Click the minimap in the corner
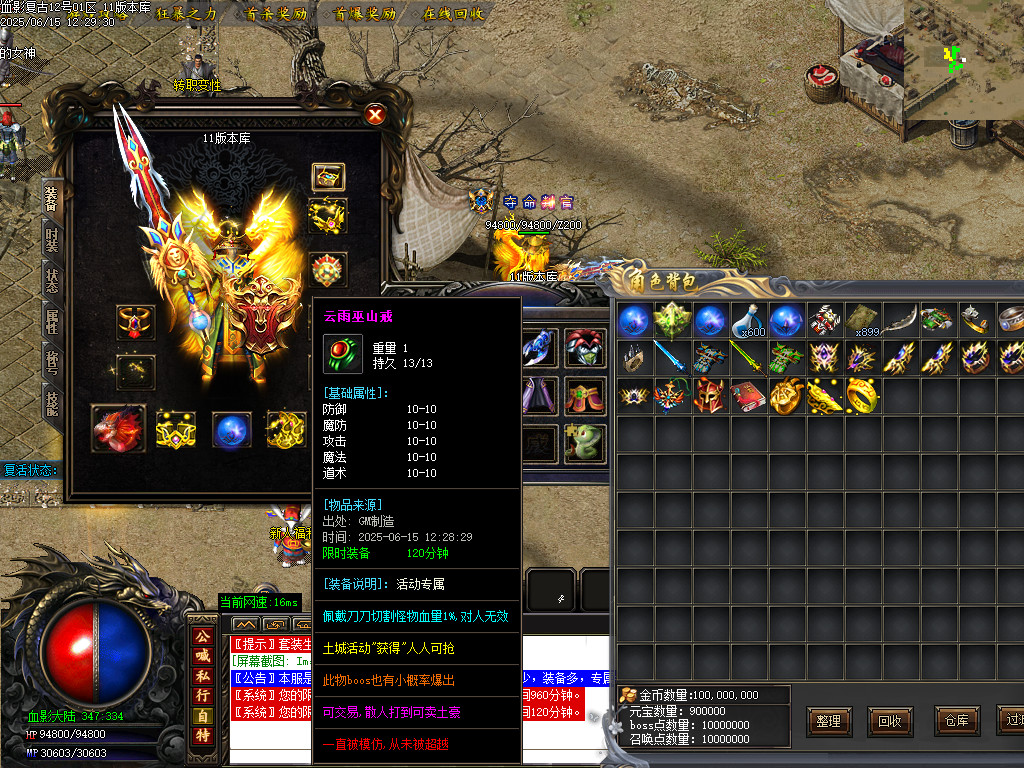 963,58
